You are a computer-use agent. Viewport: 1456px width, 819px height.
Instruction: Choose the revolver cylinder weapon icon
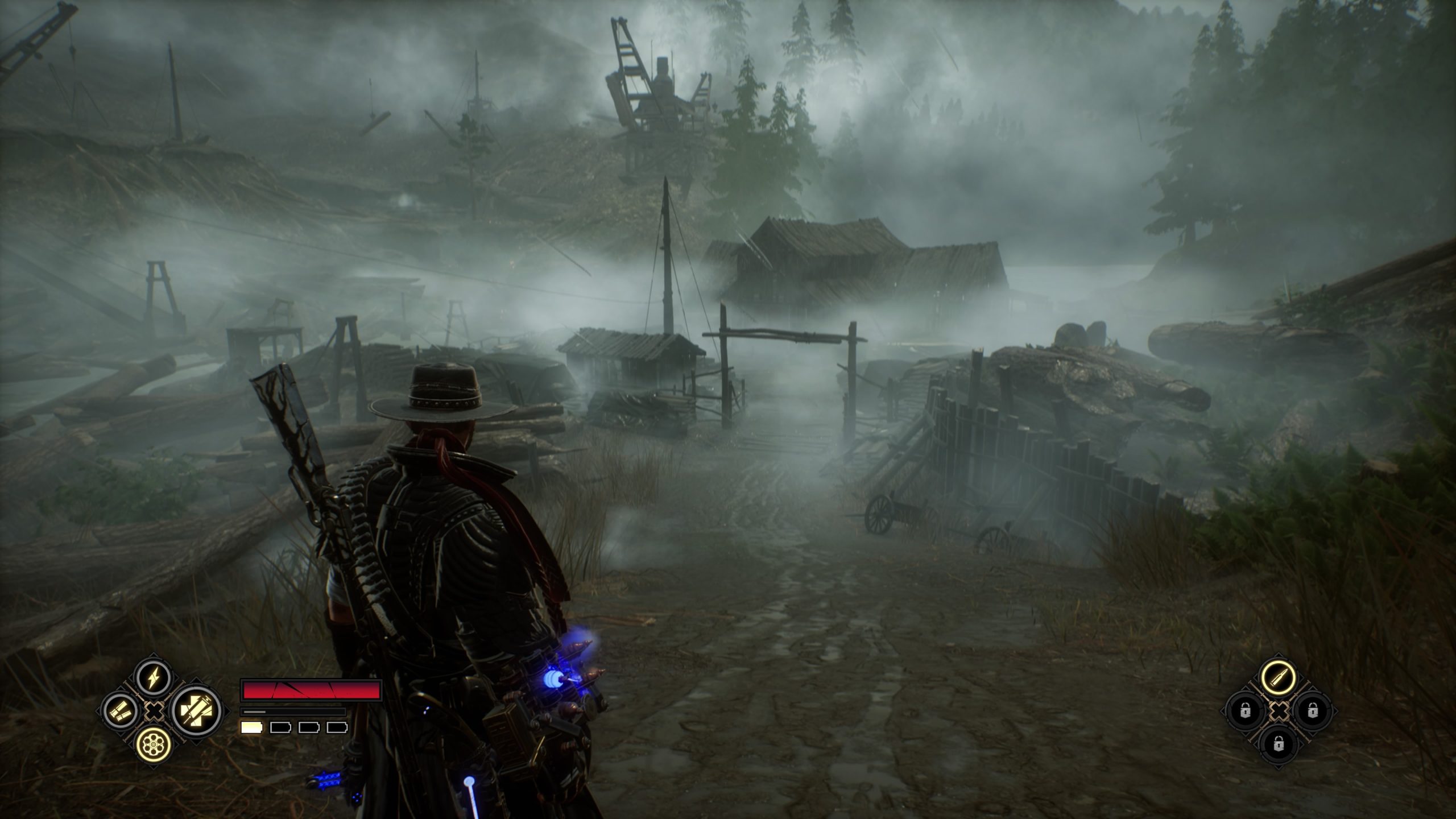(x=154, y=743)
